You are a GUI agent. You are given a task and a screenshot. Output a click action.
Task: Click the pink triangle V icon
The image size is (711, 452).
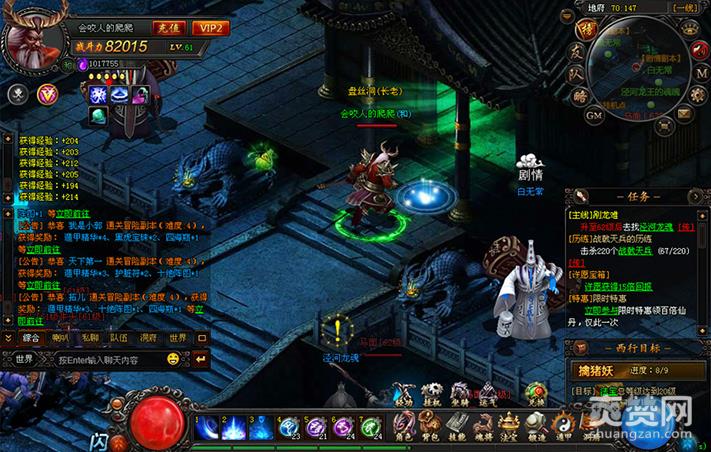(46, 94)
